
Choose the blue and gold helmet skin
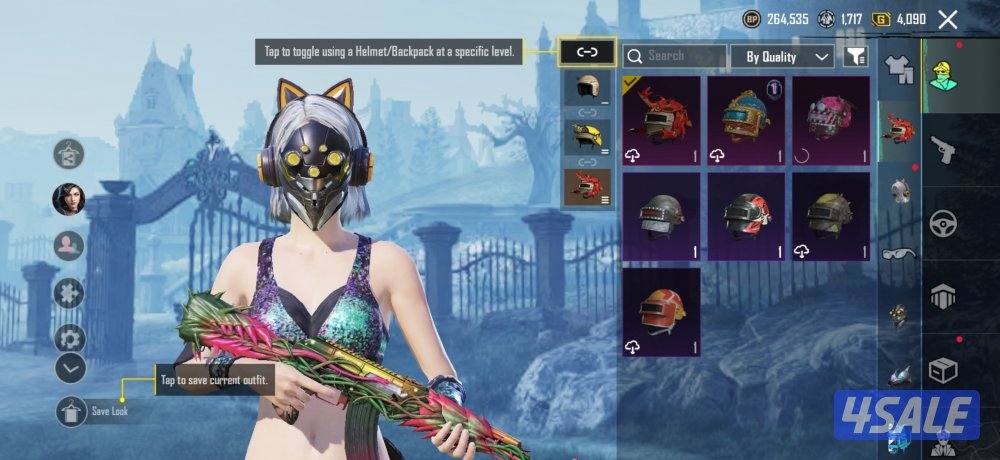(x=746, y=120)
